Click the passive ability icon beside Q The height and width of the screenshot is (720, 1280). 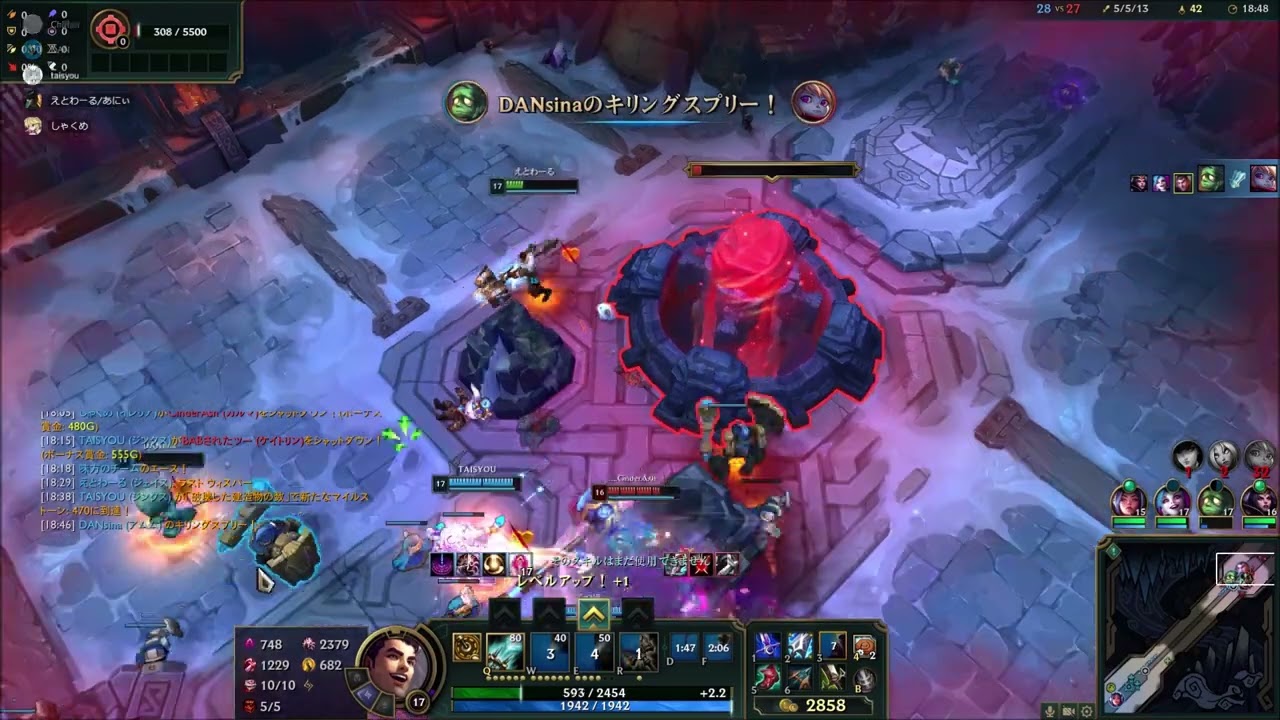point(466,648)
